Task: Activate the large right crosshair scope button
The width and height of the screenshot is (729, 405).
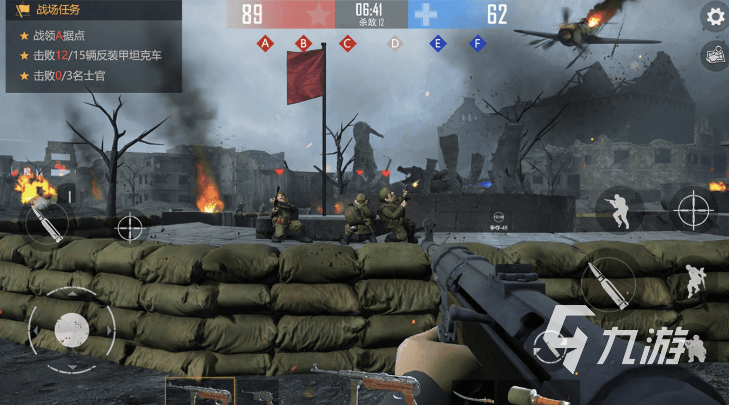Action: click(693, 210)
